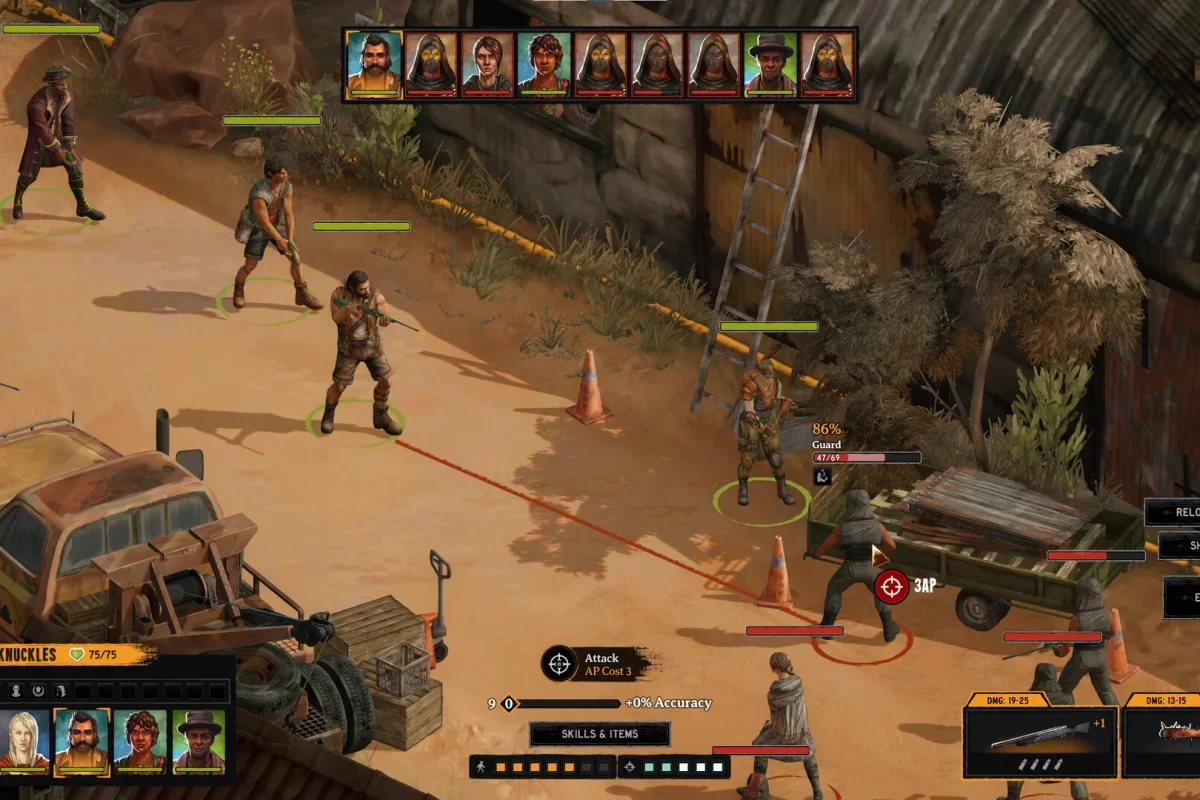The image size is (1200, 800).
Task: Click the unmasked enemy woman in turn order
Action: [x=487, y=64]
